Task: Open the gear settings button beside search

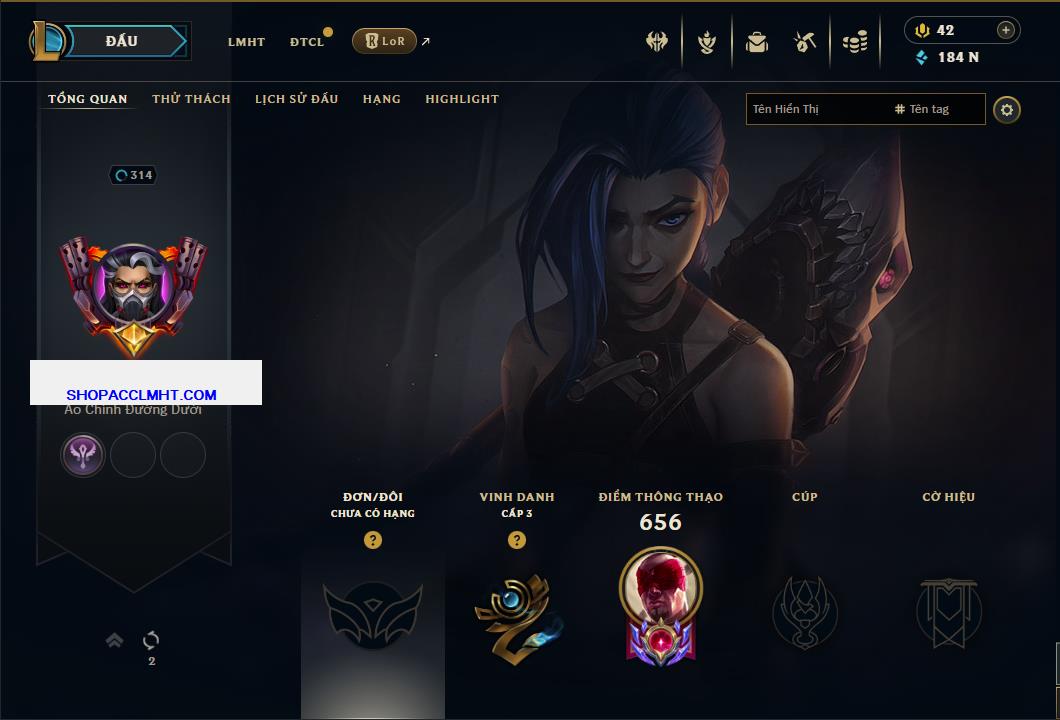Action: coord(1007,109)
